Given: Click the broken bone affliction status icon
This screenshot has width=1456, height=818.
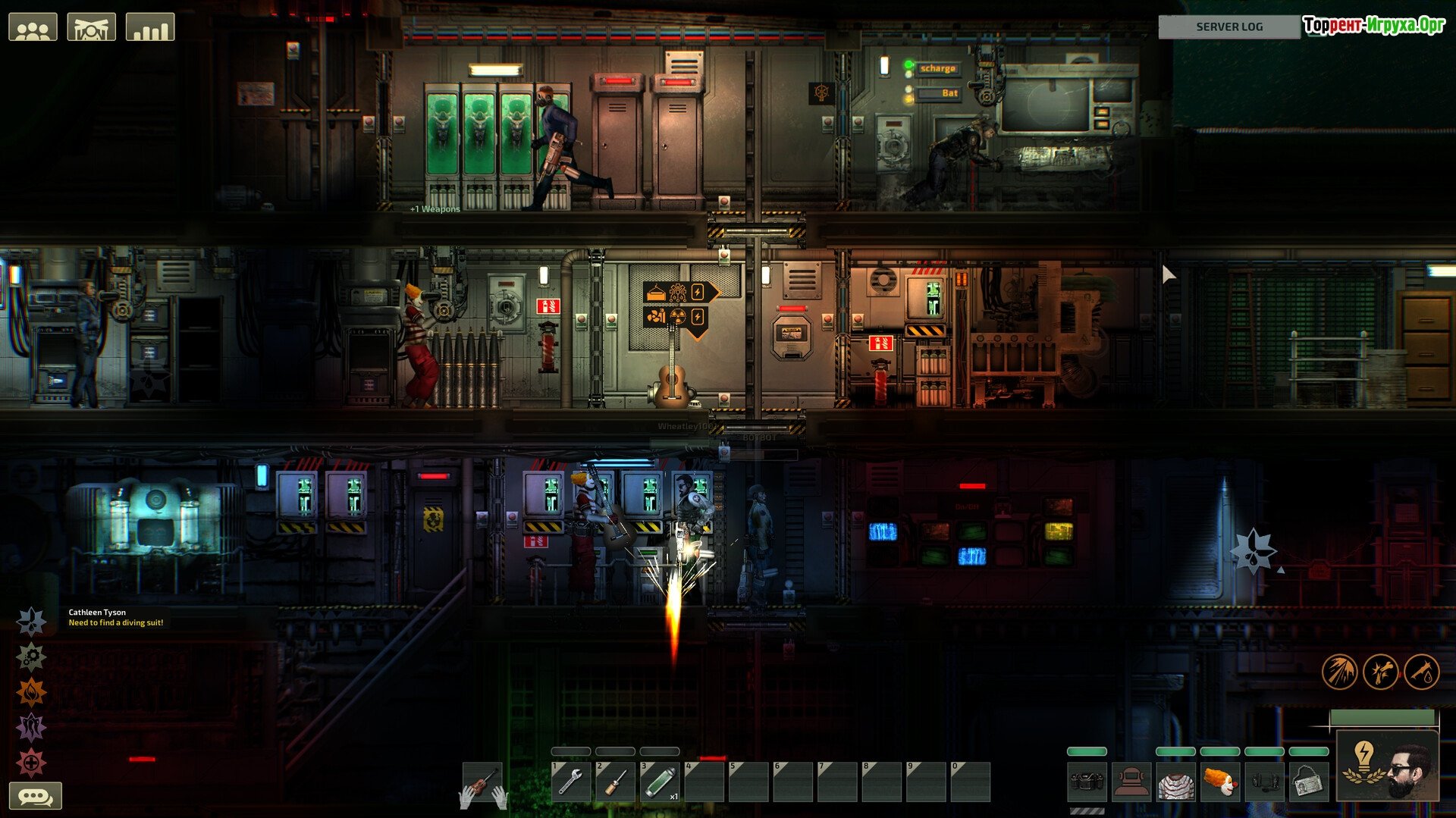Looking at the screenshot, I should point(1381,672).
